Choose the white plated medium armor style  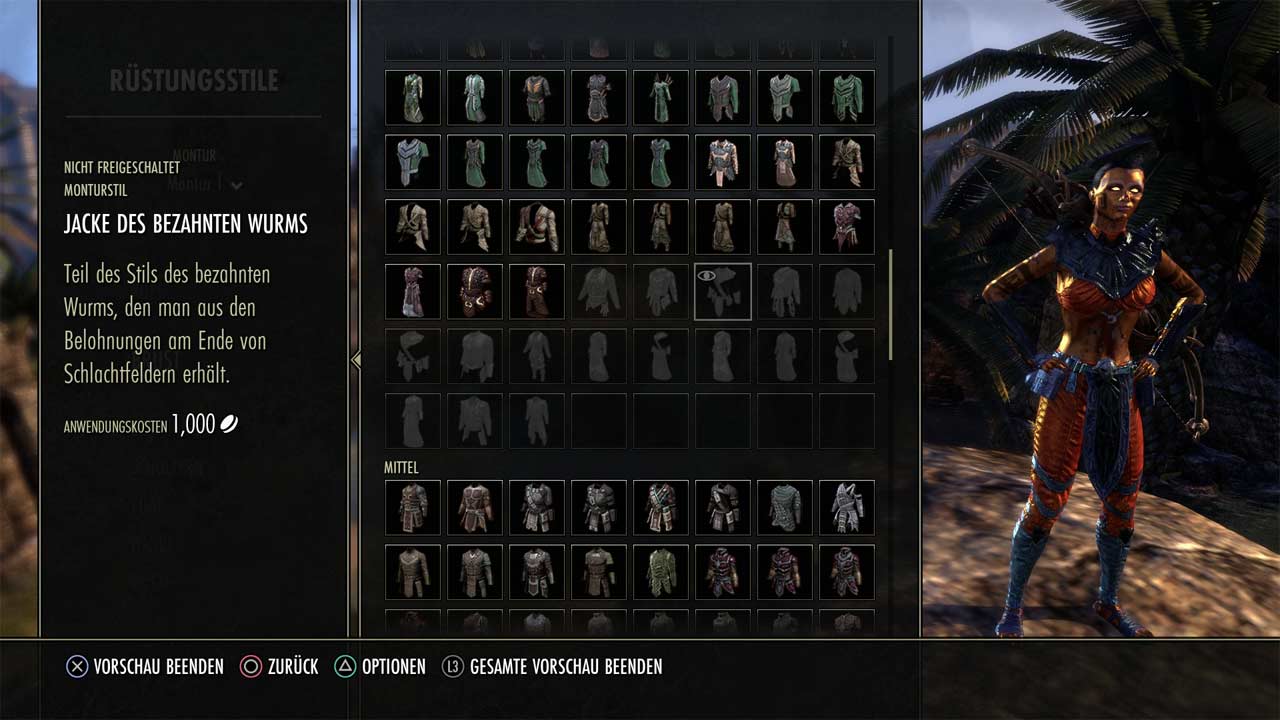[847, 508]
